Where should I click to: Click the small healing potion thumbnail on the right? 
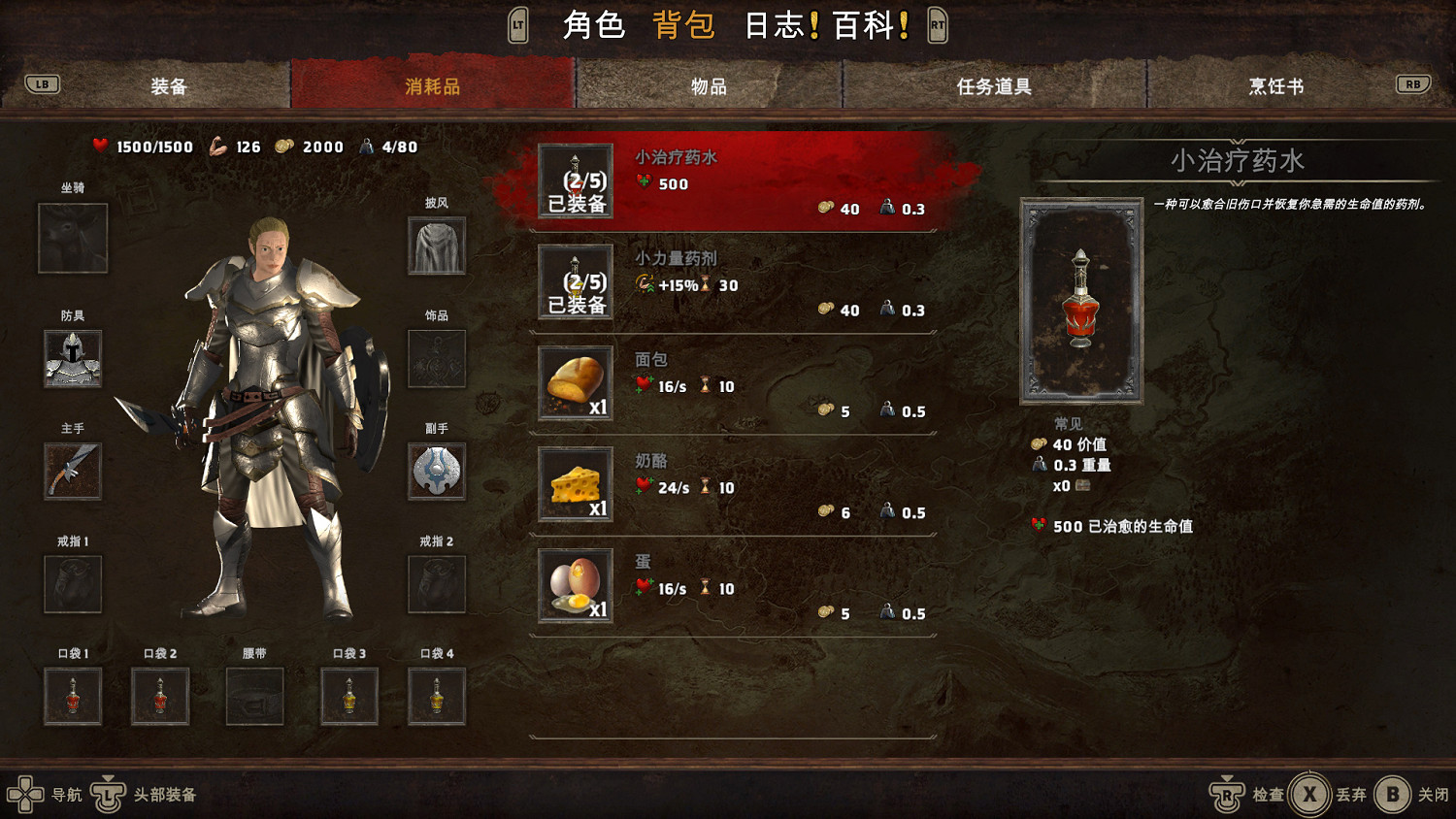click(x=1080, y=301)
